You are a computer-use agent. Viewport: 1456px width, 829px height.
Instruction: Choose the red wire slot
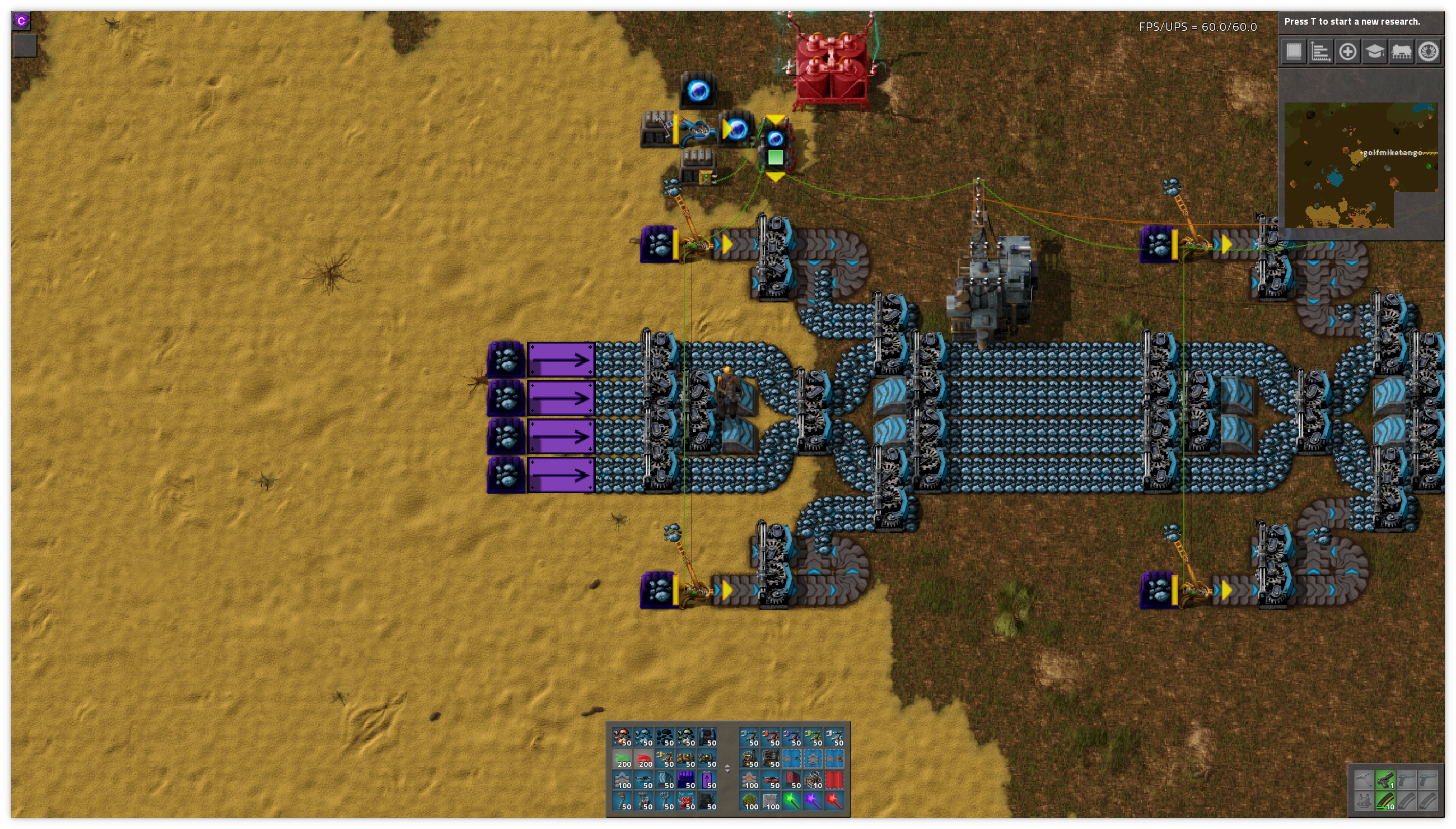tap(644, 759)
